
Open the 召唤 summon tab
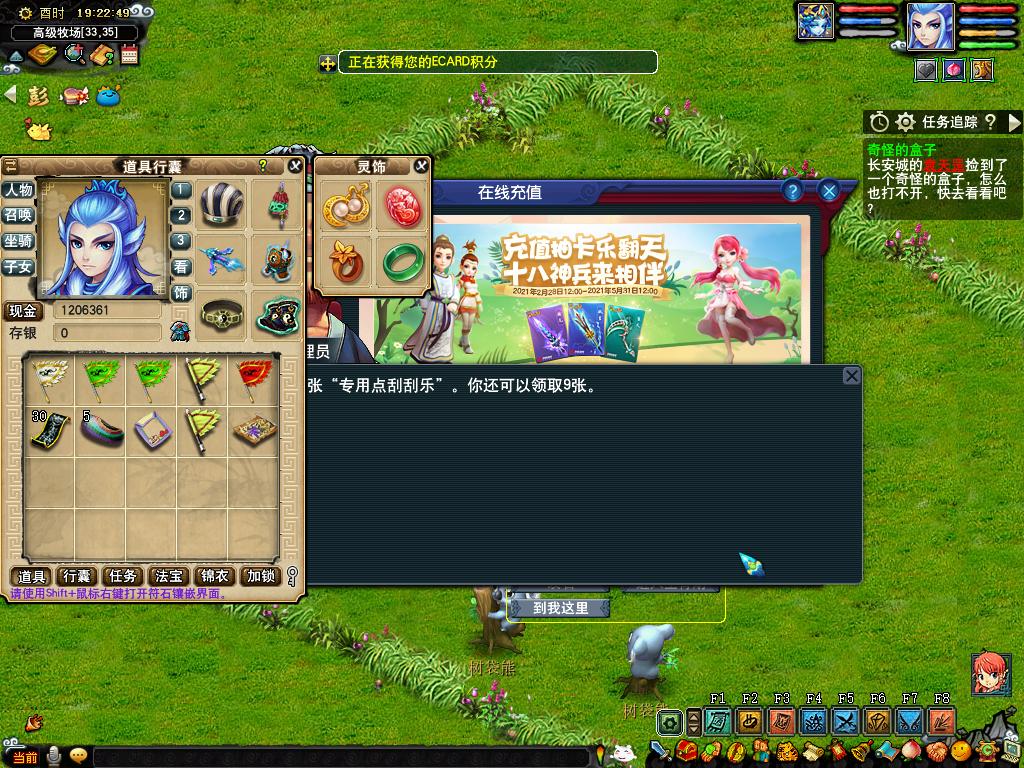pos(18,215)
